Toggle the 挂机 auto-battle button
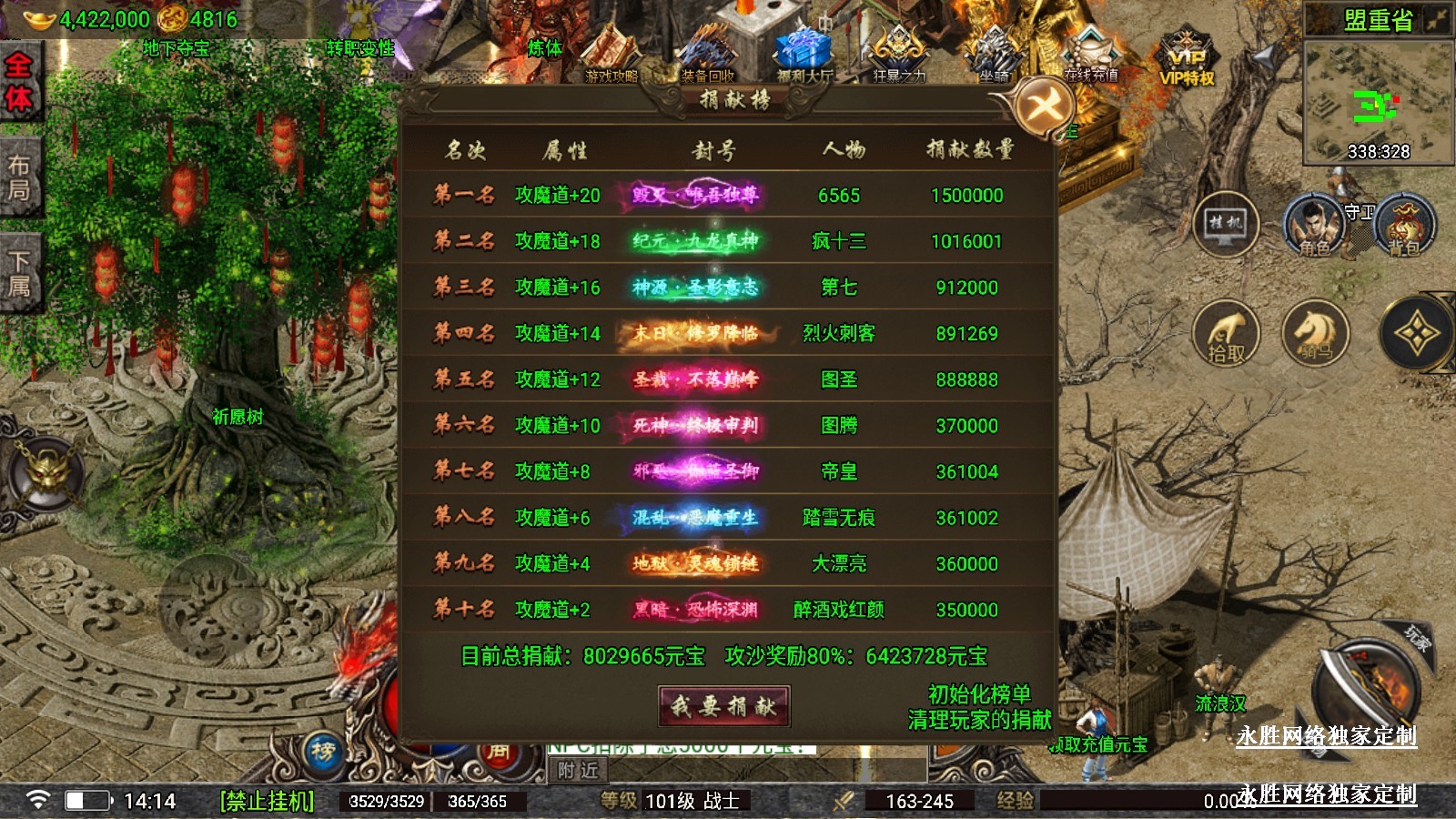Viewport: 1456px width, 819px height. (x=1226, y=224)
